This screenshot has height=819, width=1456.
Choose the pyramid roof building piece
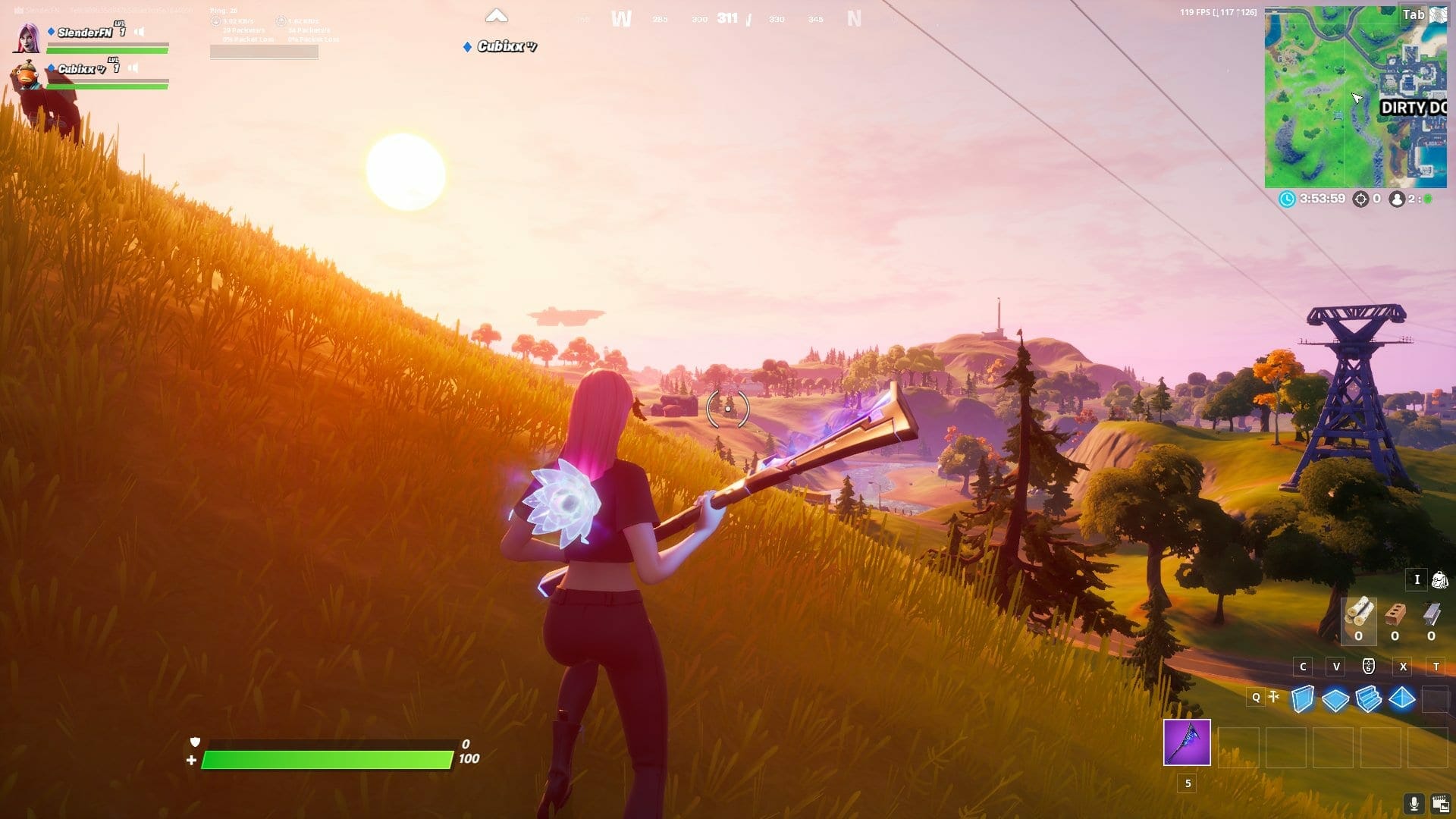point(1402,698)
